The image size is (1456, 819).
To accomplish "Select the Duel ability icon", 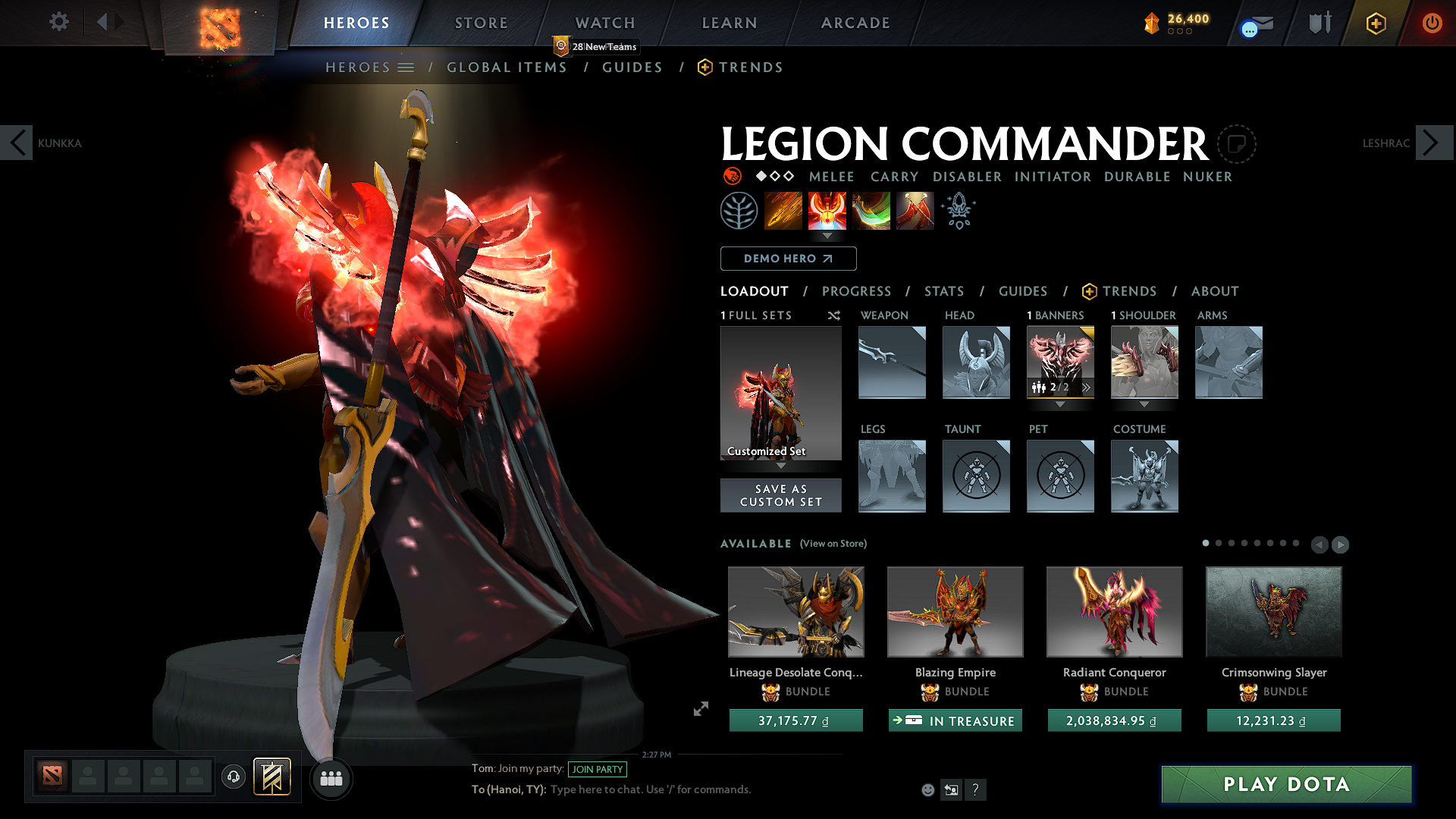I will click(x=915, y=210).
